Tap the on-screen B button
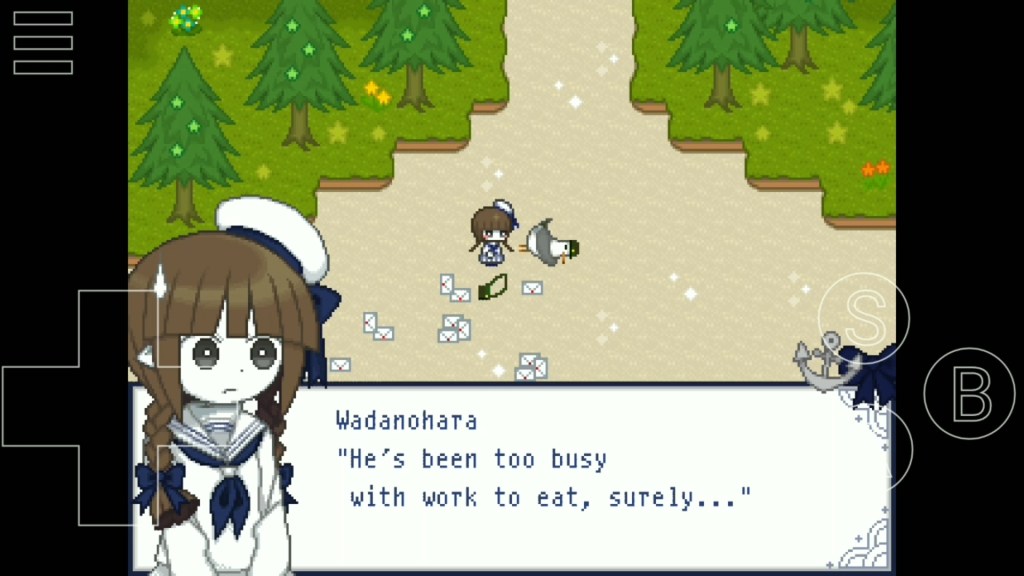This screenshot has width=1024, height=576. (968, 395)
